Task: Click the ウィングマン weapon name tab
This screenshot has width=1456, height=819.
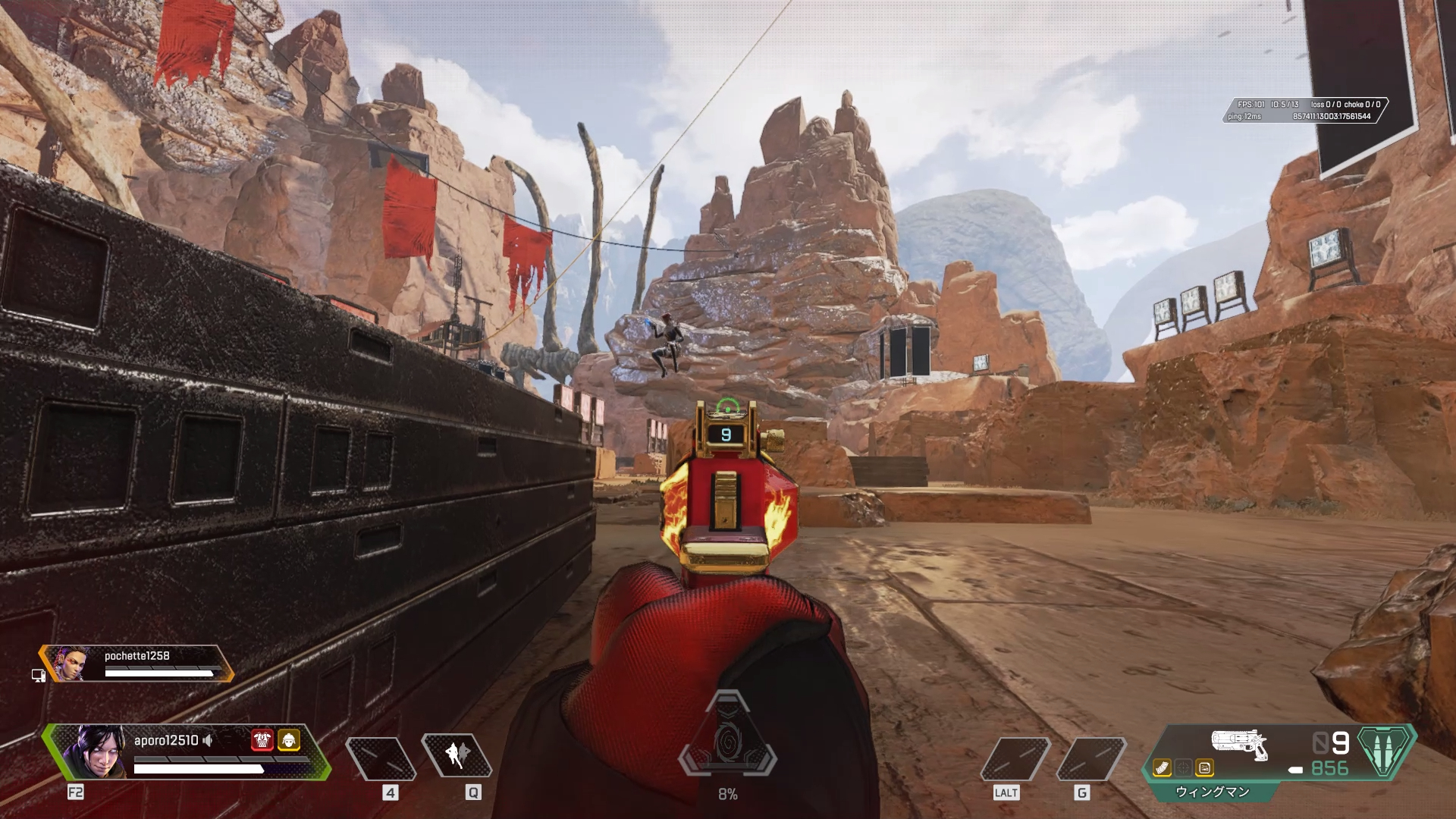Action: tap(1212, 792)
